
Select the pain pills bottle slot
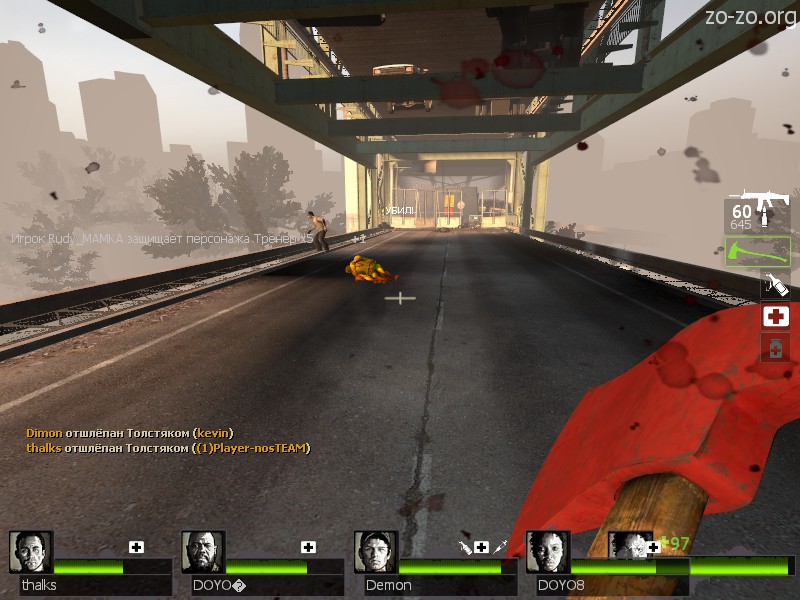(775, 348)
